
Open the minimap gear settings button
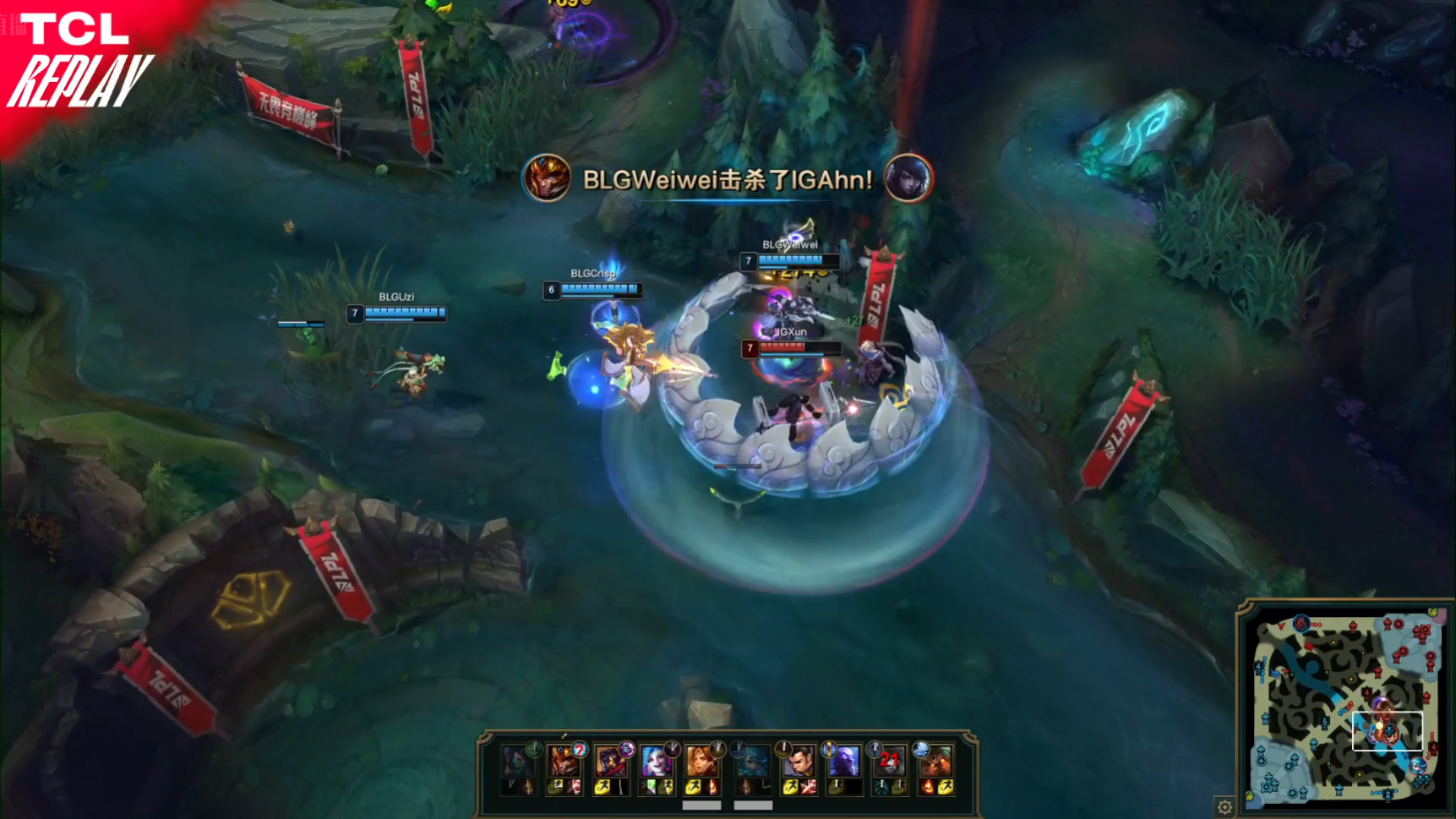pos(1224,806)
